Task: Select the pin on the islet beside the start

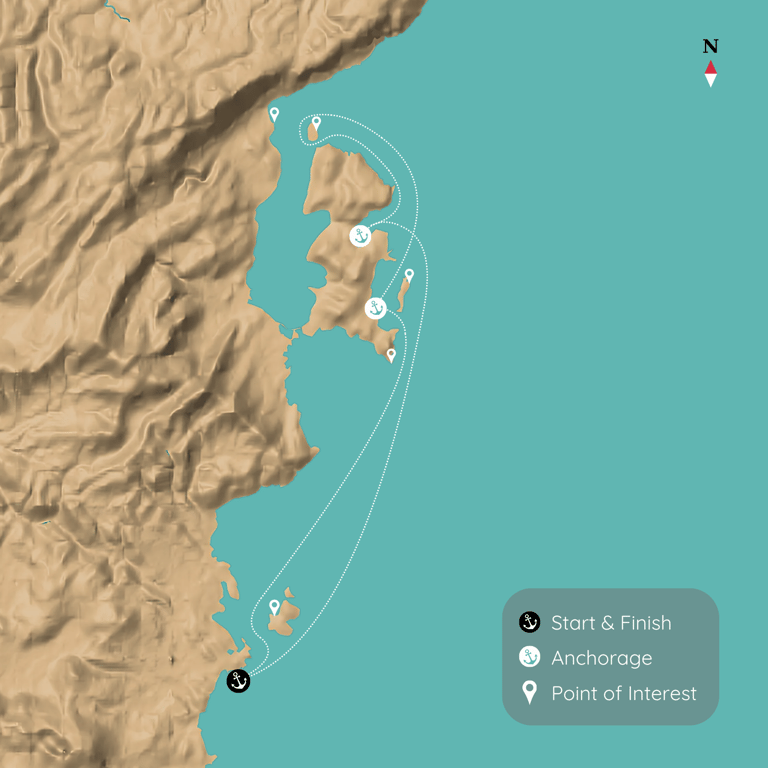Action: 274,606
